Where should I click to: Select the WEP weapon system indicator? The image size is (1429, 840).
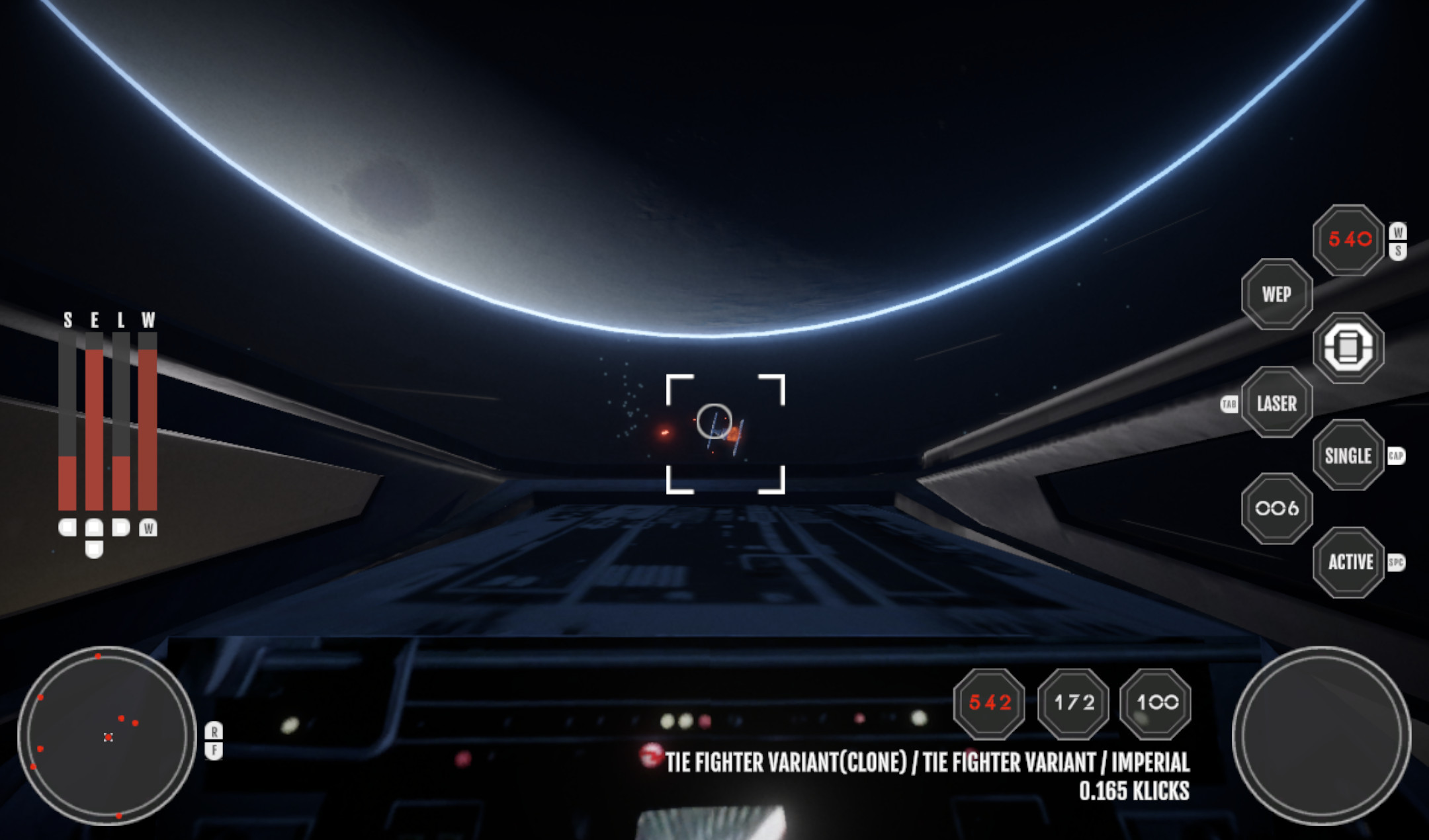click(1276, 295)
